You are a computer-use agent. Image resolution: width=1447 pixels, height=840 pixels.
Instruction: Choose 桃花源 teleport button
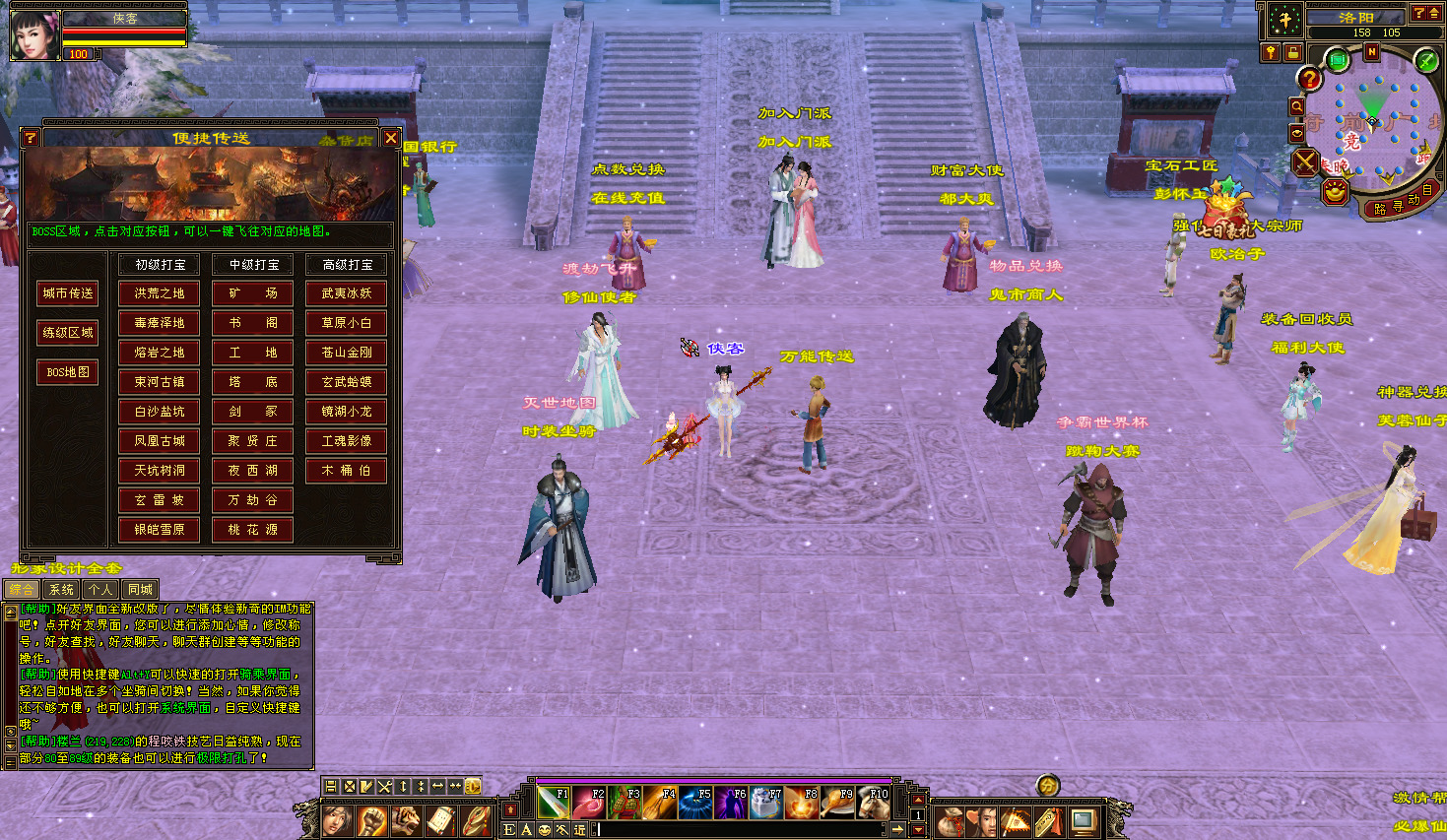254,530
